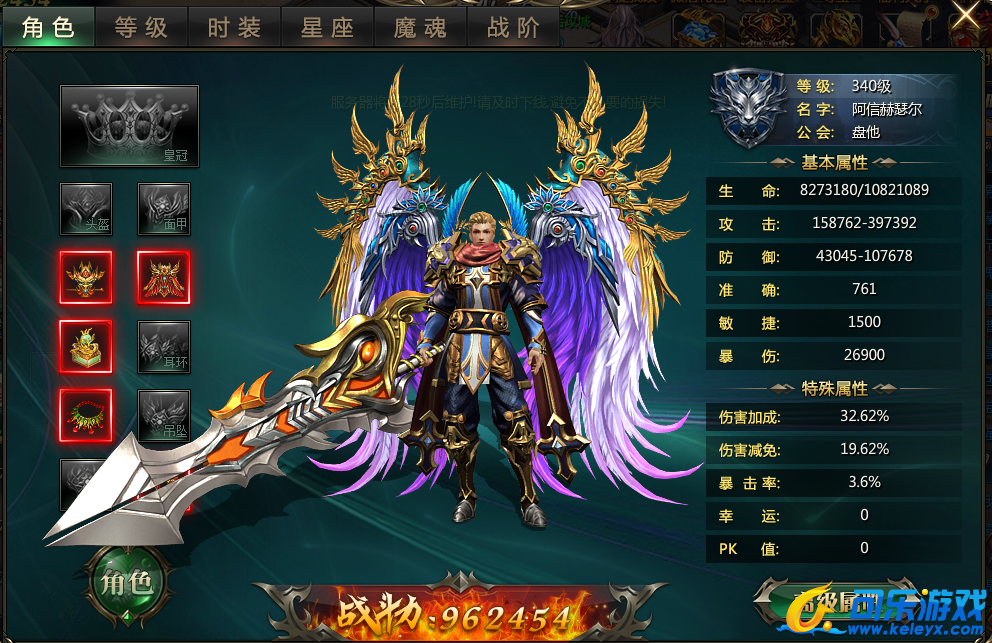Select the equipped golden helmet item
This screenshot has width=992, height=643.
point(86,277)
